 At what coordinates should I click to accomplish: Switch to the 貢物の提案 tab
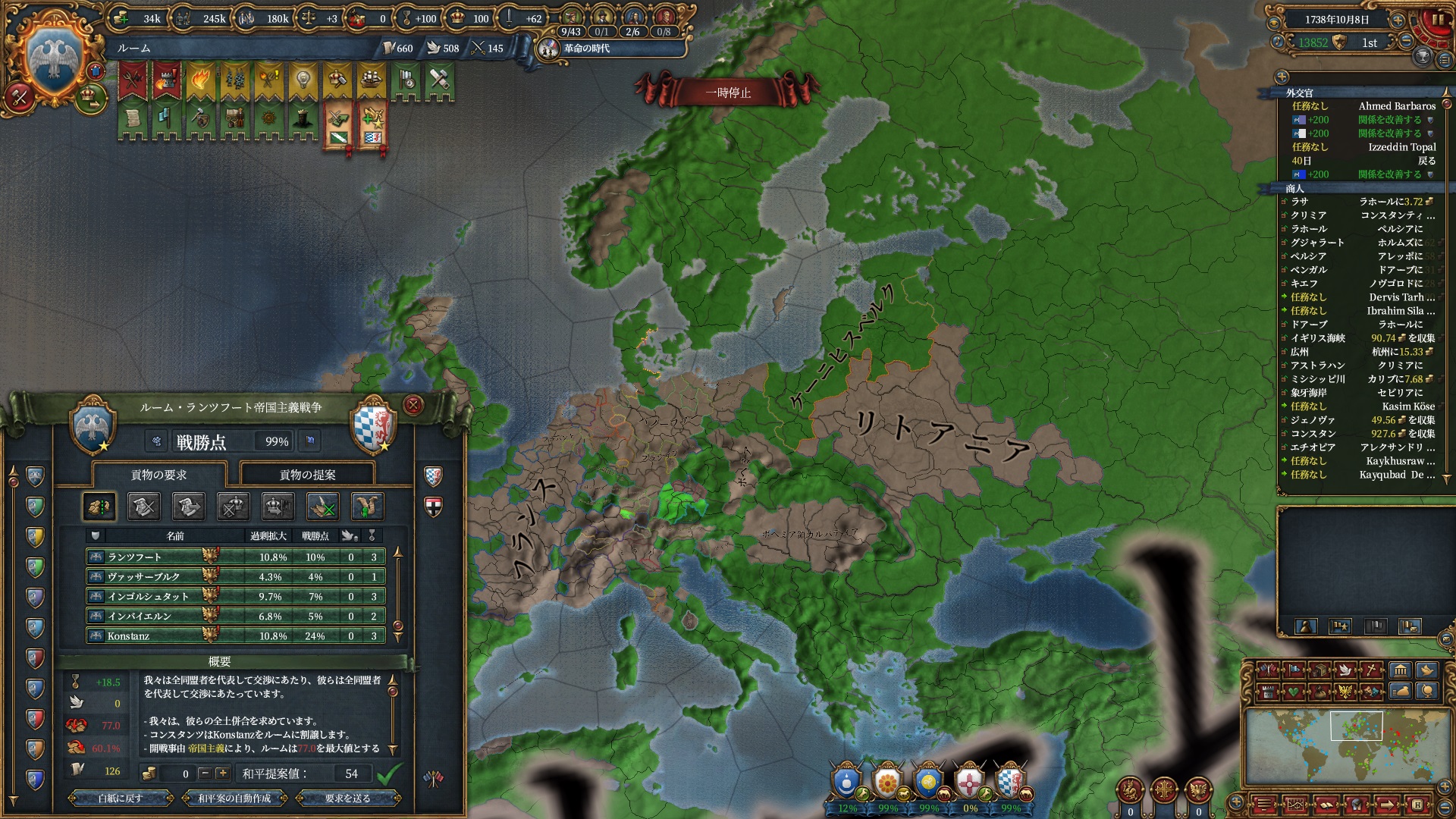click(x=307, y=475)
